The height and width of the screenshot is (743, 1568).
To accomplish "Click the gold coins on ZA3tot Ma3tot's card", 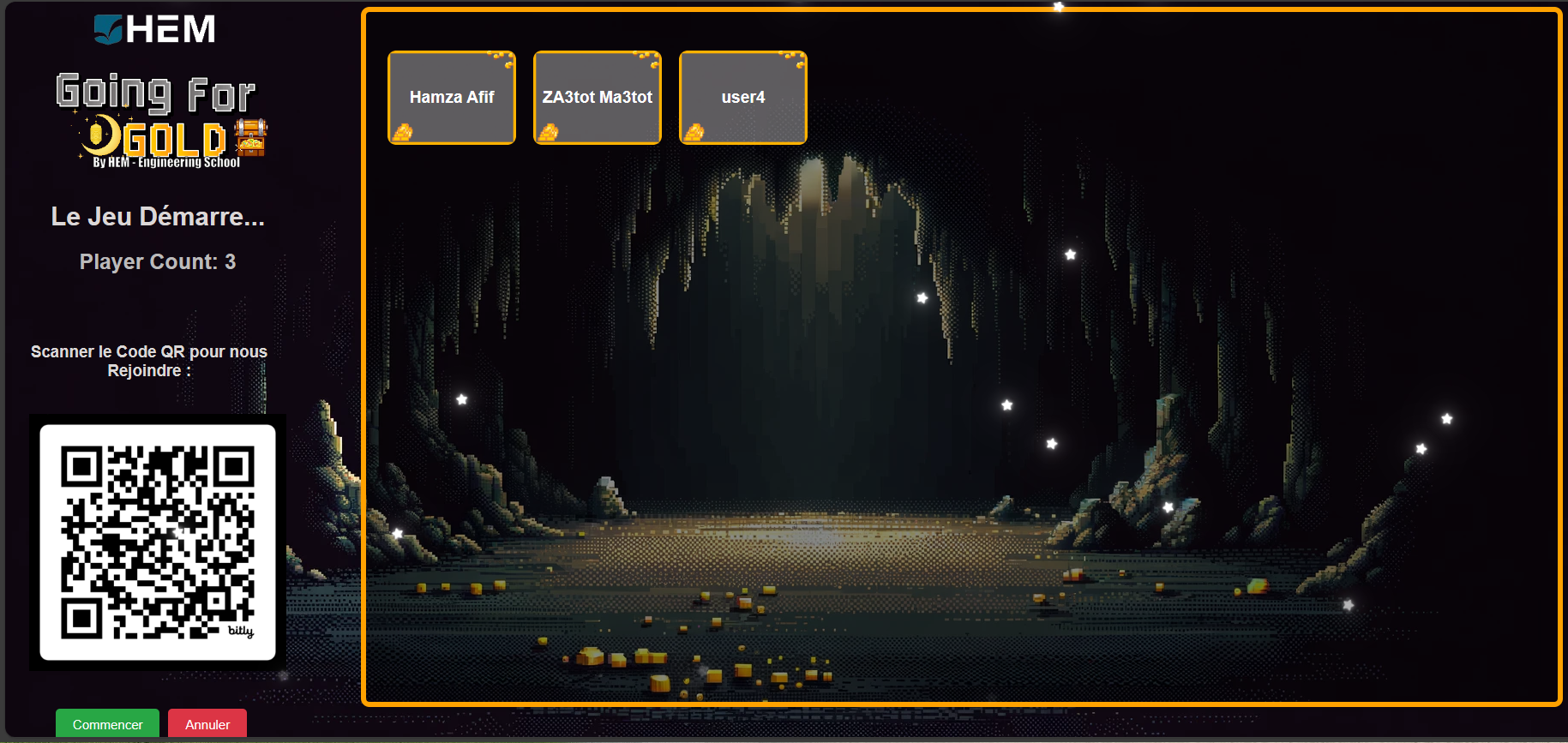I will pyautogui.click(x=550, y=130).
